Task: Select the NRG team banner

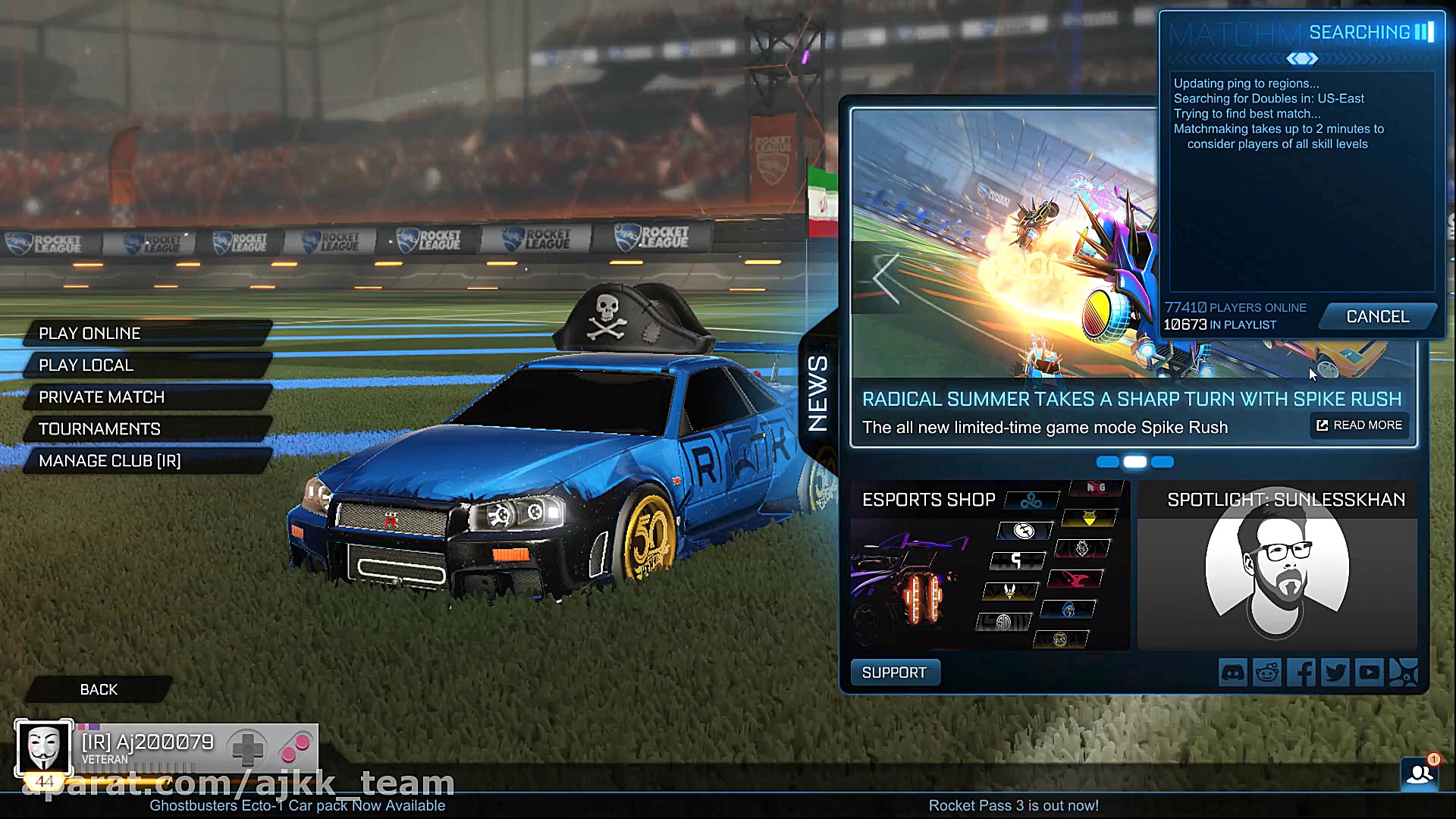Action: pyautogui.click(x=1097, y=486)
